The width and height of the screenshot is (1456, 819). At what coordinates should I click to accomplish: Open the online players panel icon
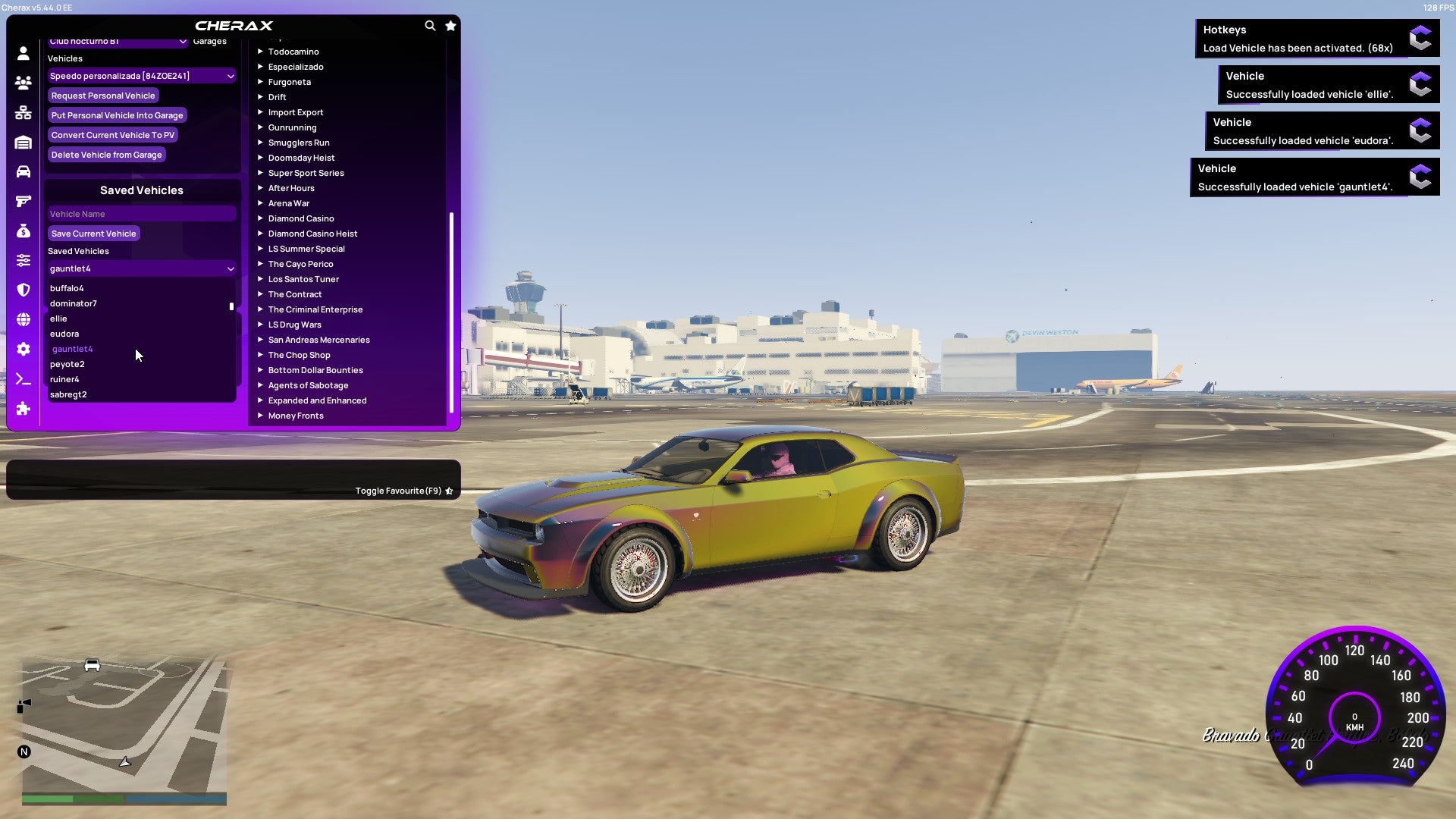click(x=23, y=83)
